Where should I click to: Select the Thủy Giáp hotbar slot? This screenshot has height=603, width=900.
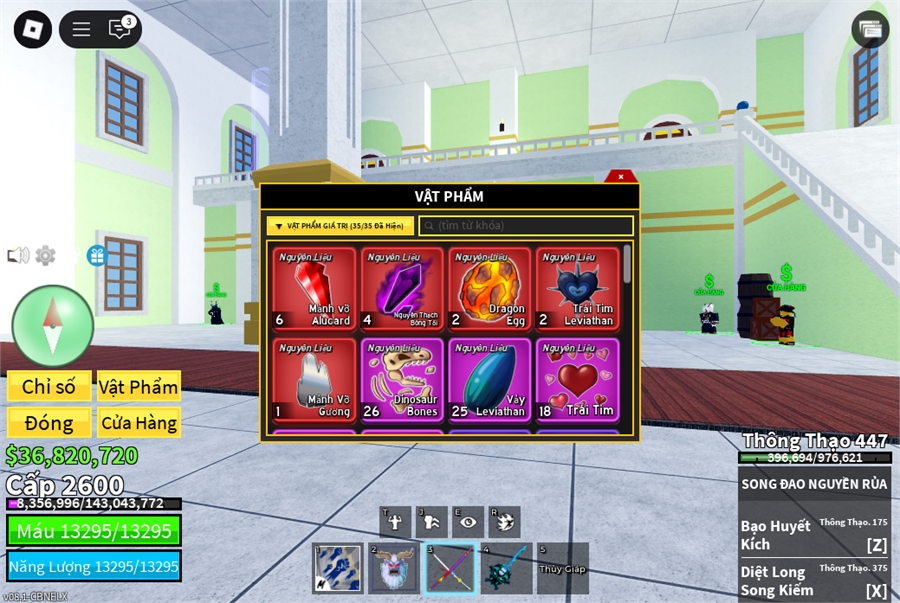[x=562, y=569]
